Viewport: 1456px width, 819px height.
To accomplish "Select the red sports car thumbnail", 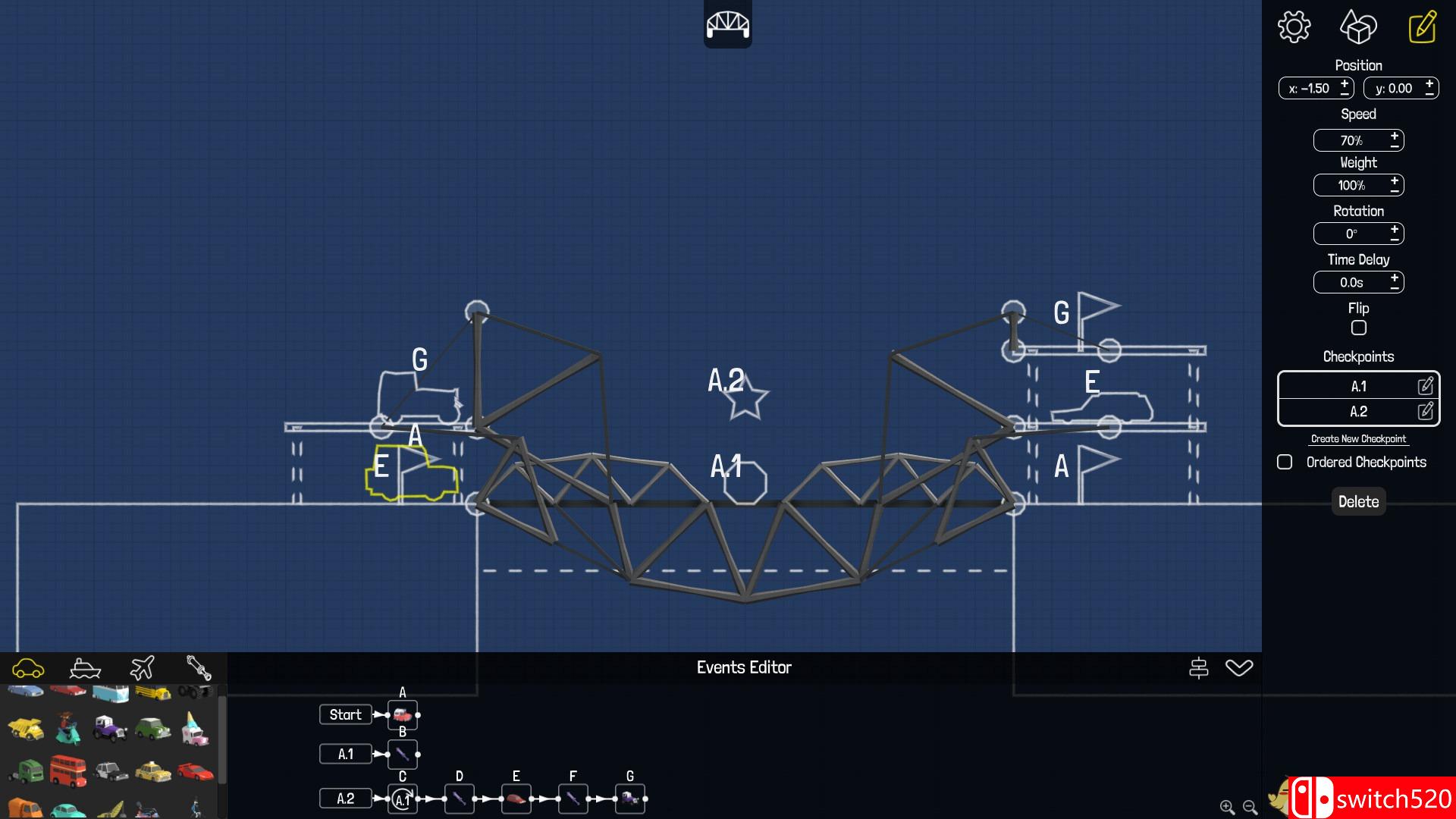I will pos(195,771).
